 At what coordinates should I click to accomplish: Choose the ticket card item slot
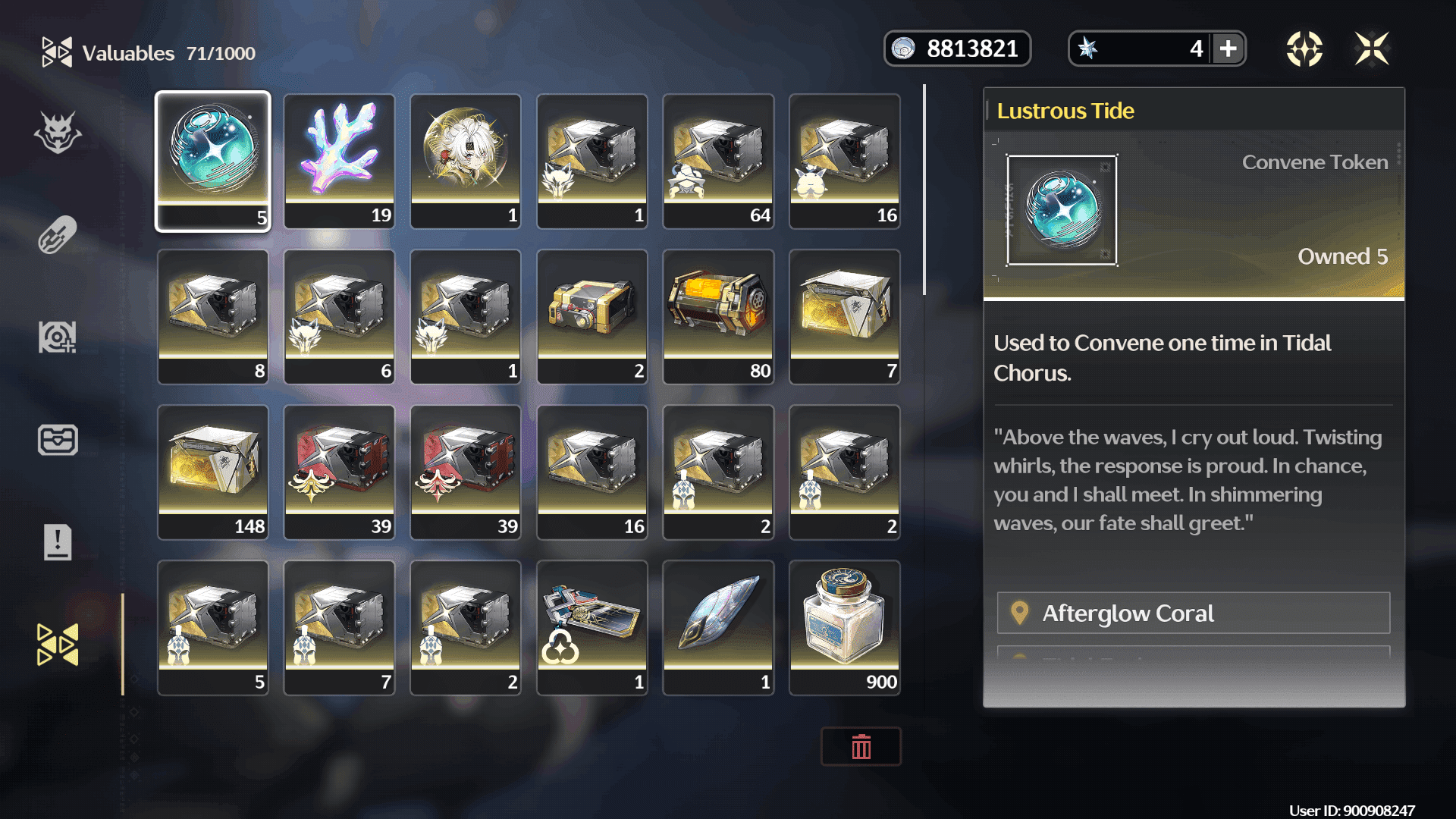pos(592,627)
